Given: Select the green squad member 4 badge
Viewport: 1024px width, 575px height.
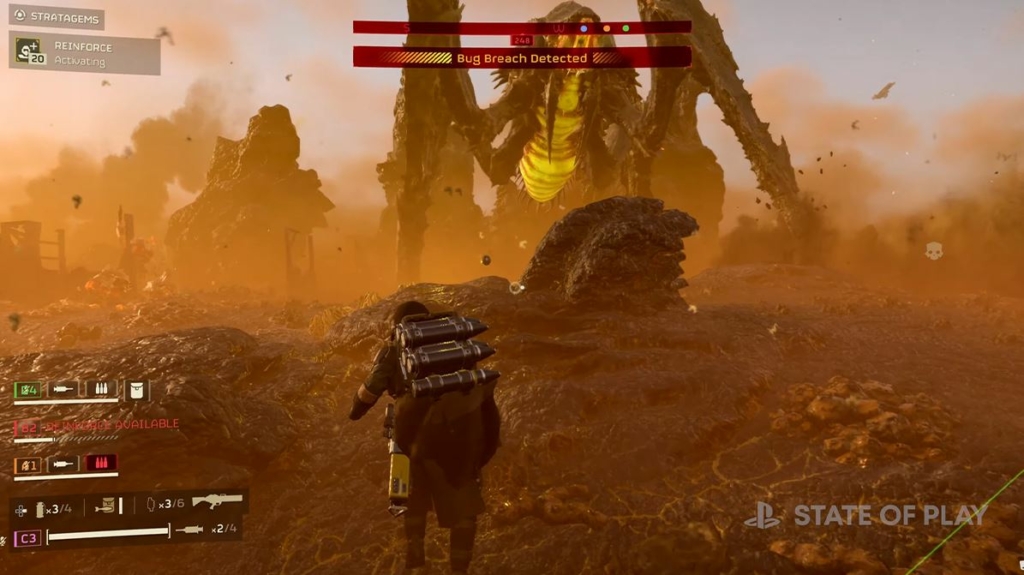Looking at the screenshot, I should (27, 389).
